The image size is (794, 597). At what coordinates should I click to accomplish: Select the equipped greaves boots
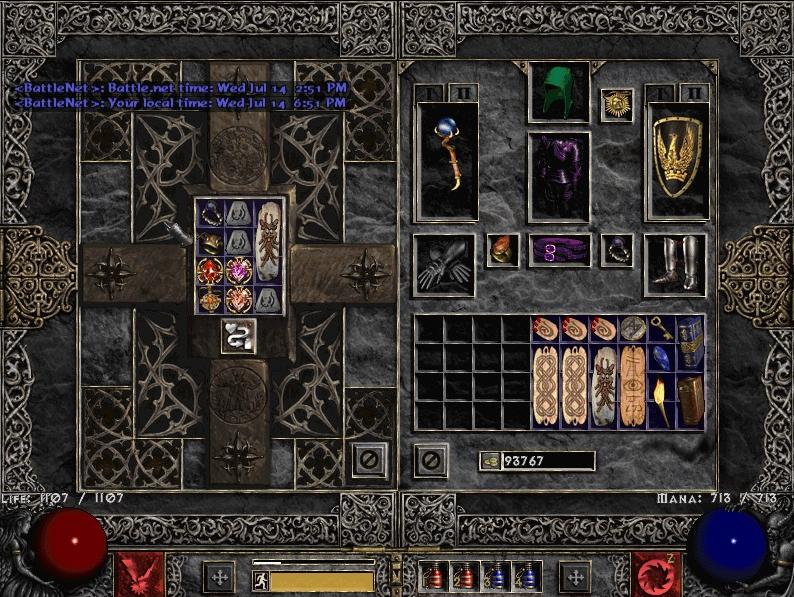[676, 264]
